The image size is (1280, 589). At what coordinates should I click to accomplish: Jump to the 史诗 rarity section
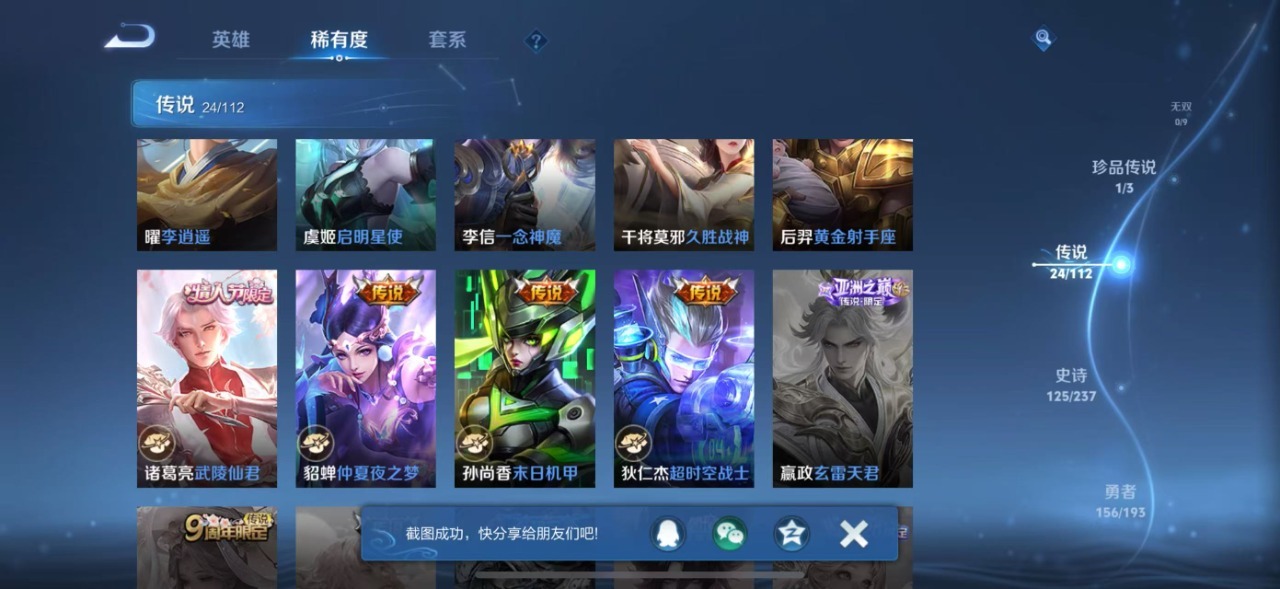pyautogui.click(x=1071, y=383)
